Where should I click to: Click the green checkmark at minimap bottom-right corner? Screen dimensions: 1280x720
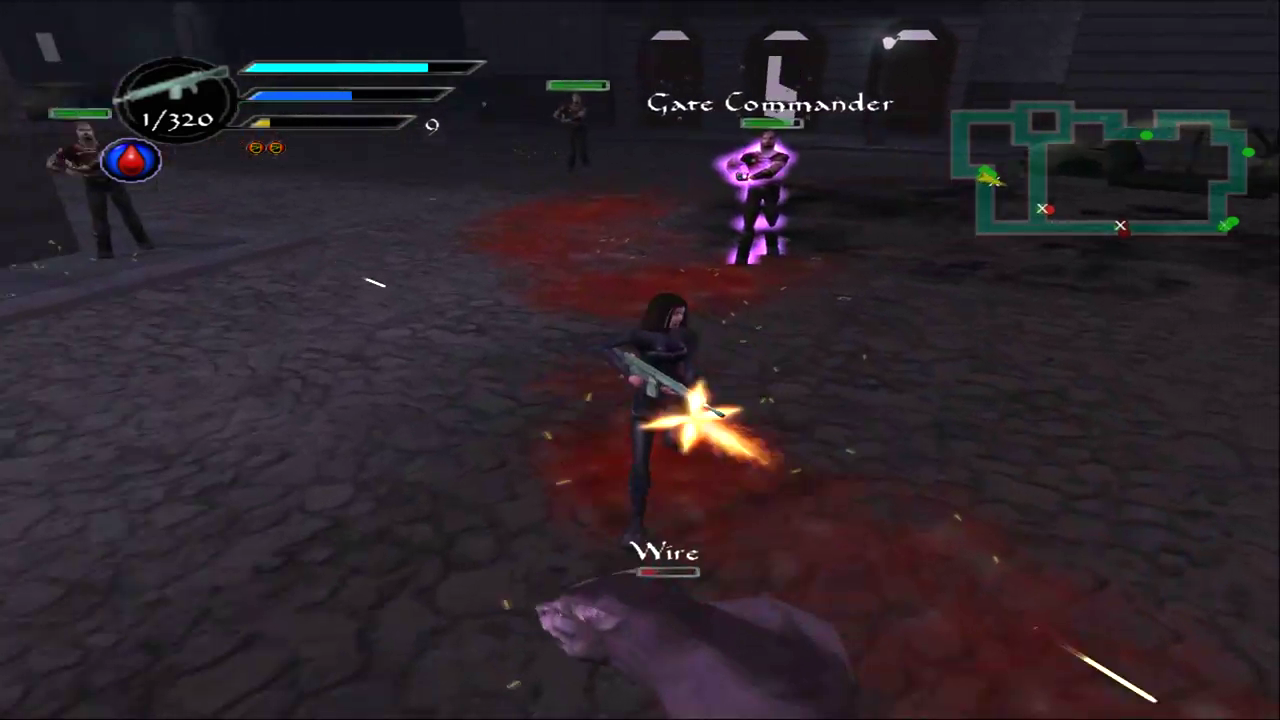[x=1228, y=225]
